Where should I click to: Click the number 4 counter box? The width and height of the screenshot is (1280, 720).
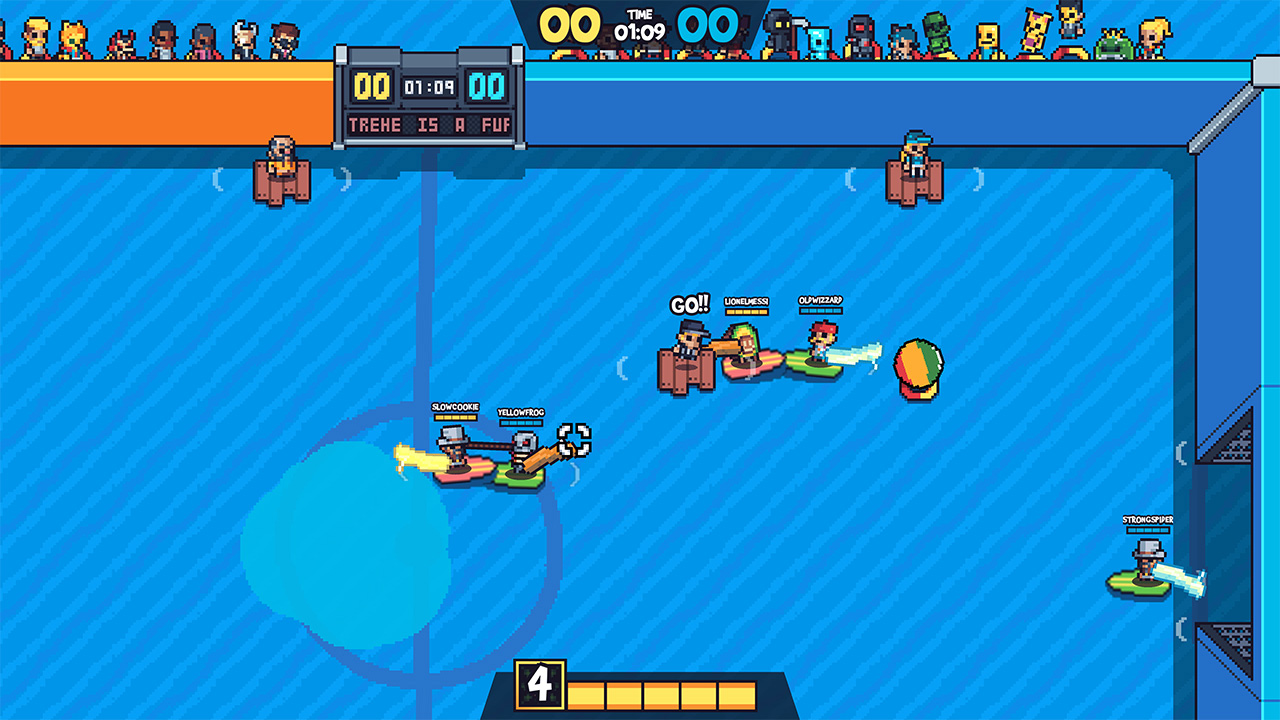tap(541, 686)
